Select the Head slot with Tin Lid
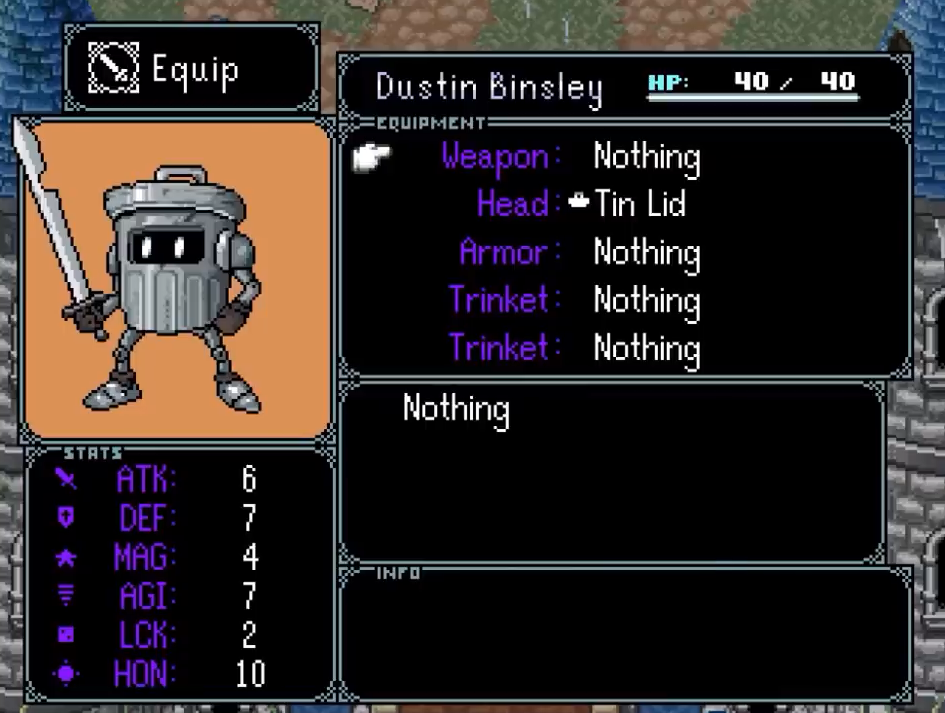 [x=581, y=205]
